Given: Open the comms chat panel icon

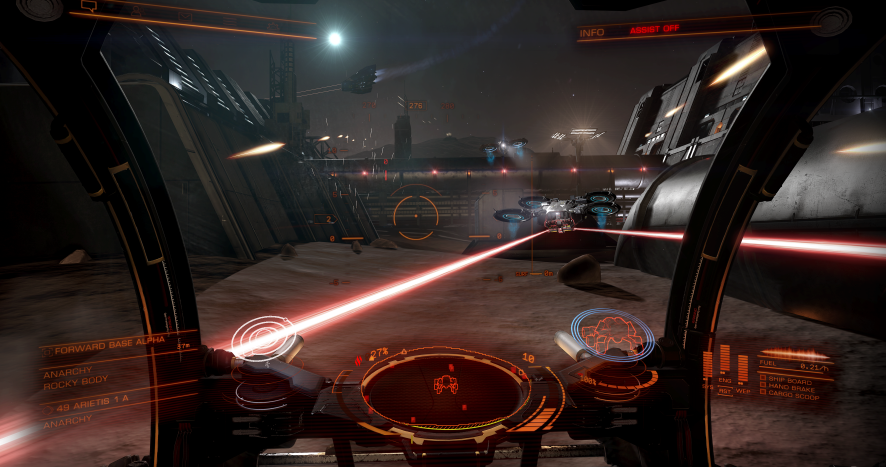Looking at the screenshot, I should pyautogui.click(x=88, y=6).
